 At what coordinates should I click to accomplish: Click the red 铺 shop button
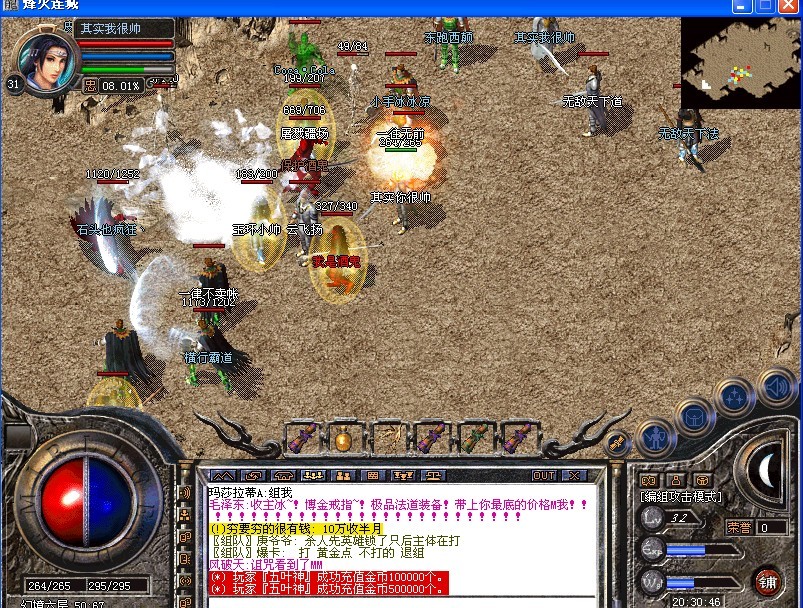pos(769,581)
